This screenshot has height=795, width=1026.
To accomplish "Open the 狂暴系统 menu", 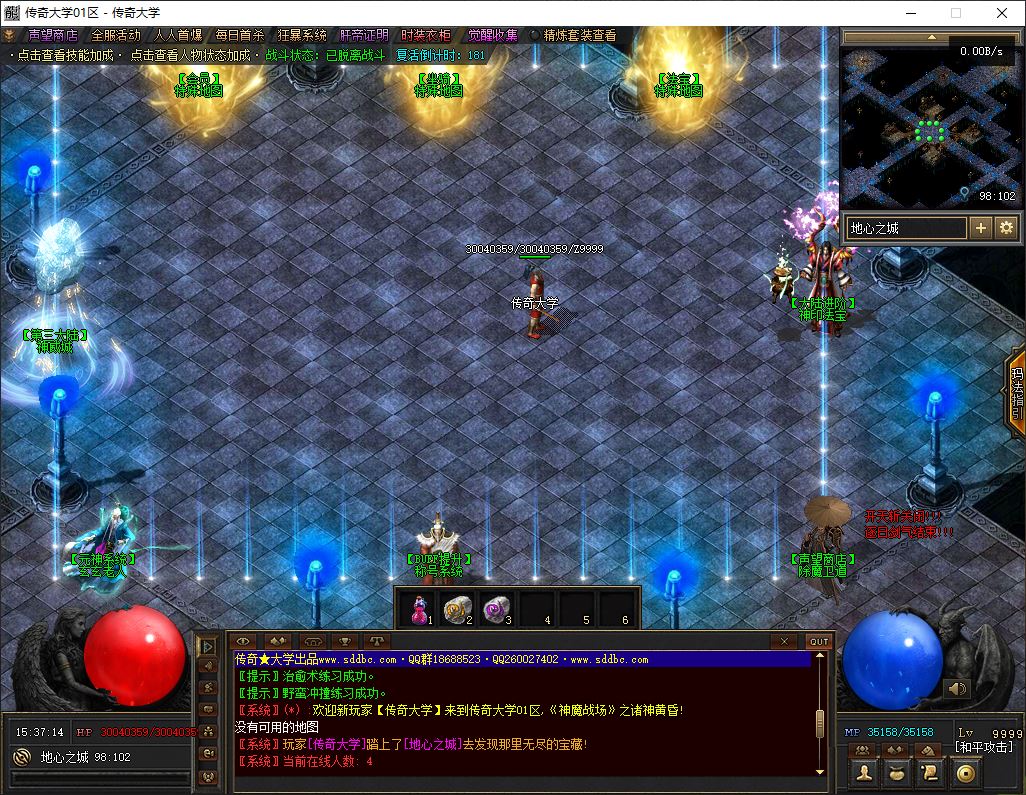I will click(302, 35).
